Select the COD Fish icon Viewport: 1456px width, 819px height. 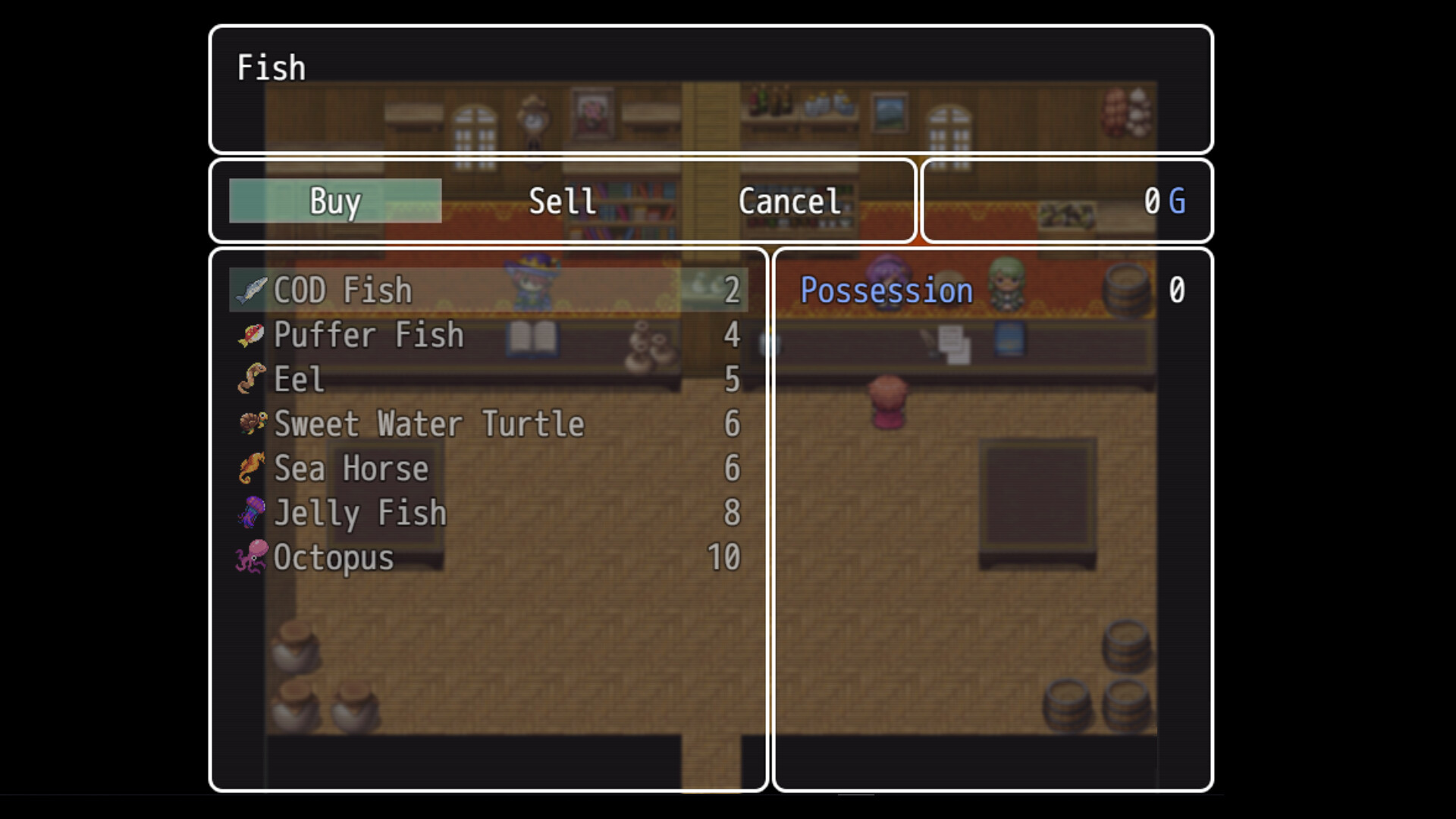[x=250, y=289]
